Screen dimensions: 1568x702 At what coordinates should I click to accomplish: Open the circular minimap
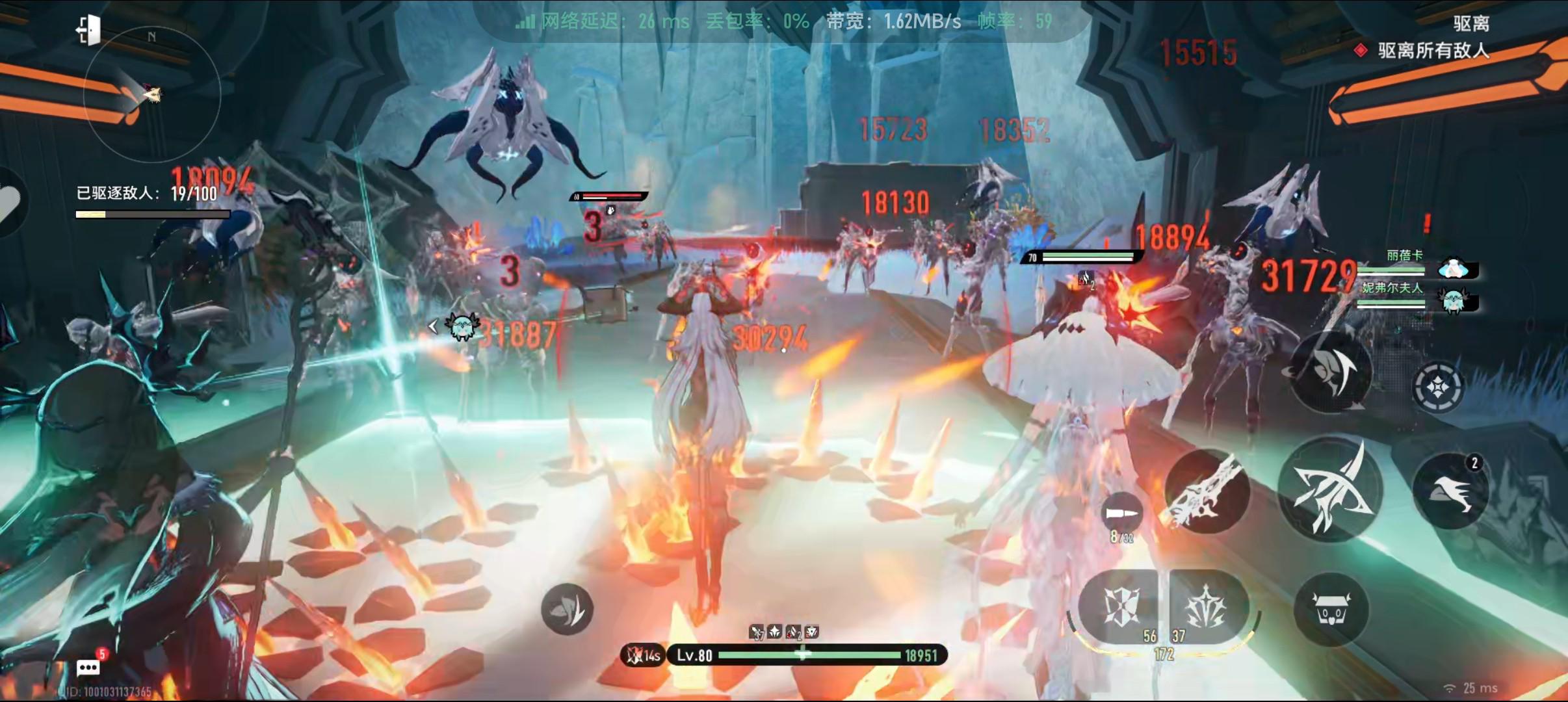click(152, 95)
